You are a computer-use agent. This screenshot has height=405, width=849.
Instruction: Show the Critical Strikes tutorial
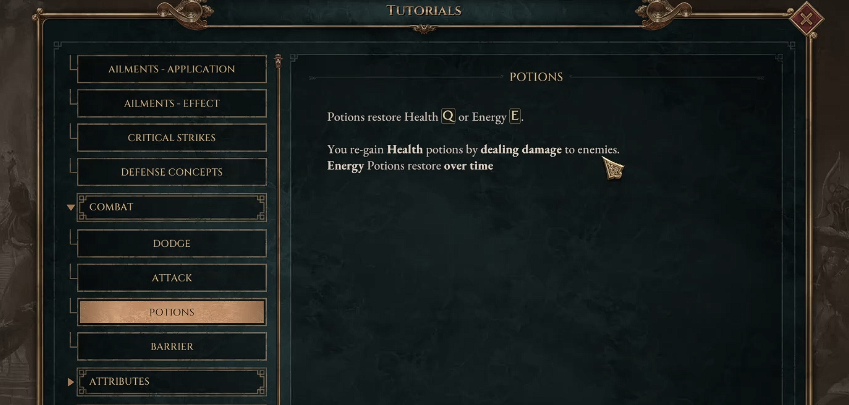(x=171, y=138)
